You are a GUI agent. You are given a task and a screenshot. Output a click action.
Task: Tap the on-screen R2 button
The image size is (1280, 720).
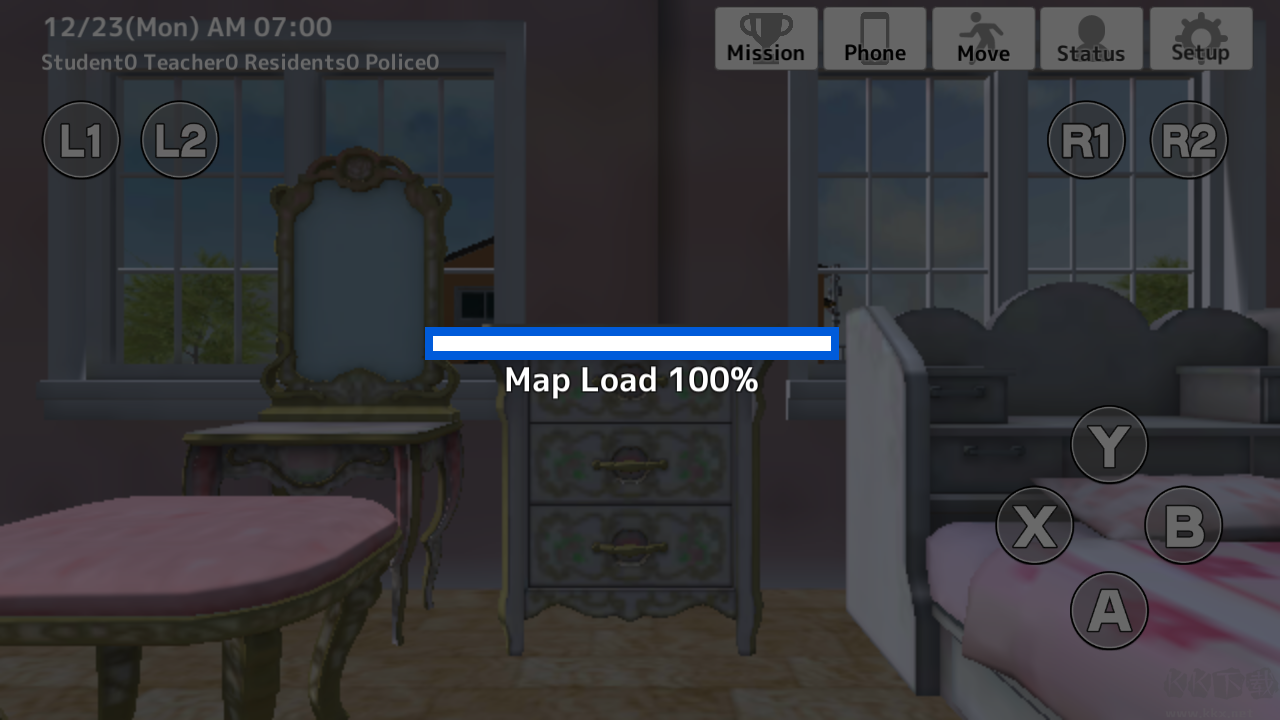tap(1189, 140)
